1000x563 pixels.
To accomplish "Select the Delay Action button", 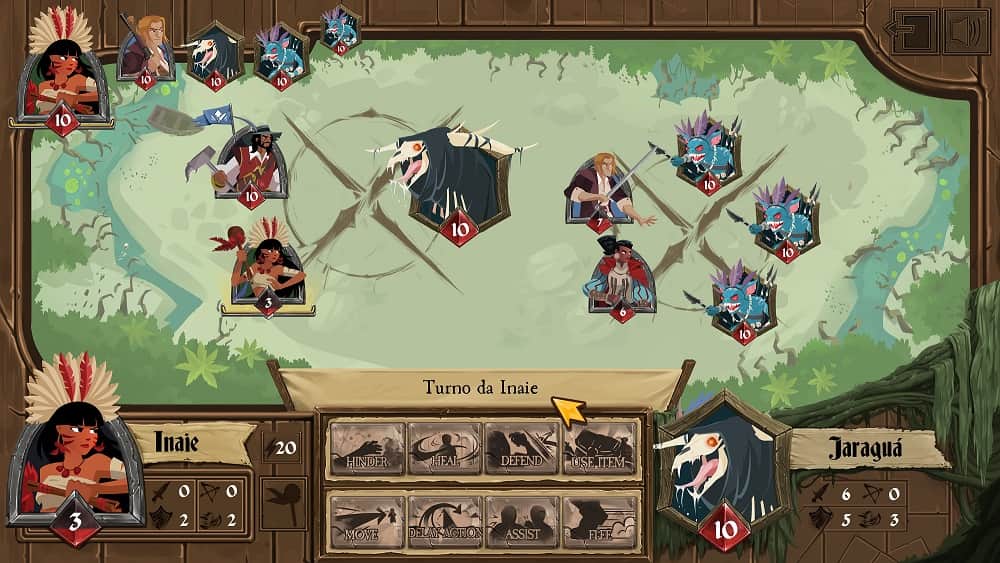I will (444, 521).
